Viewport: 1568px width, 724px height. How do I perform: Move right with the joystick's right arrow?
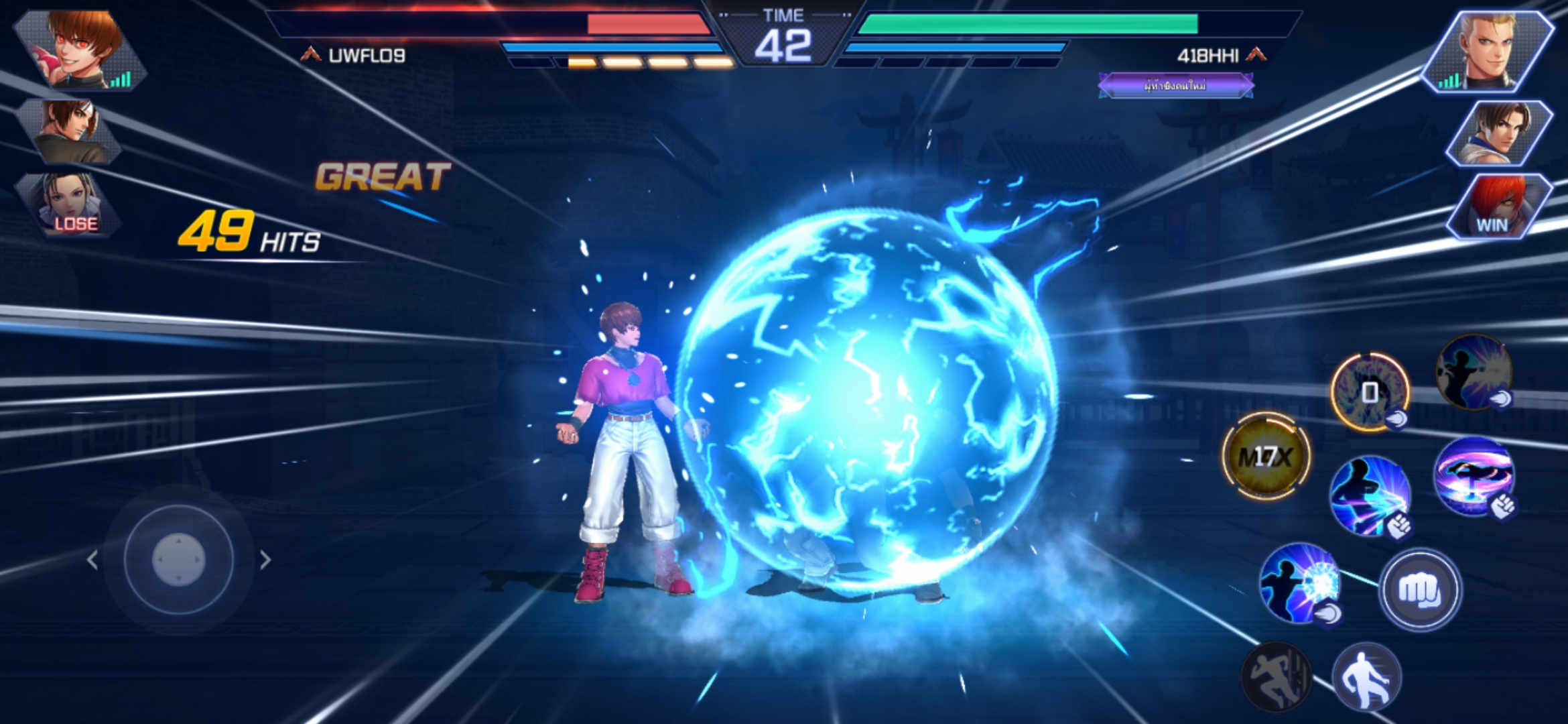(x=265, y=560)
